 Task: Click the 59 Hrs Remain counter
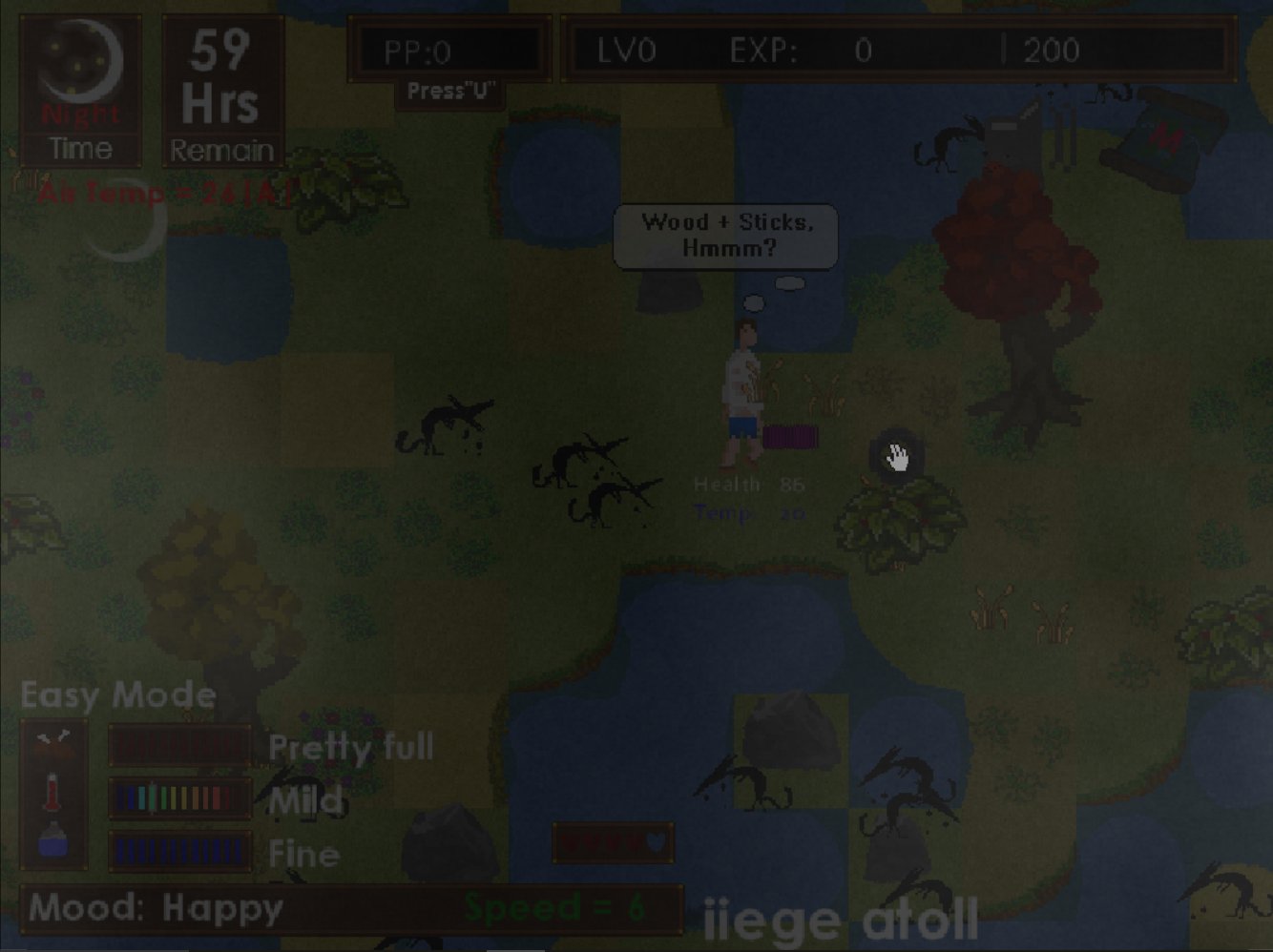(222, 91)
